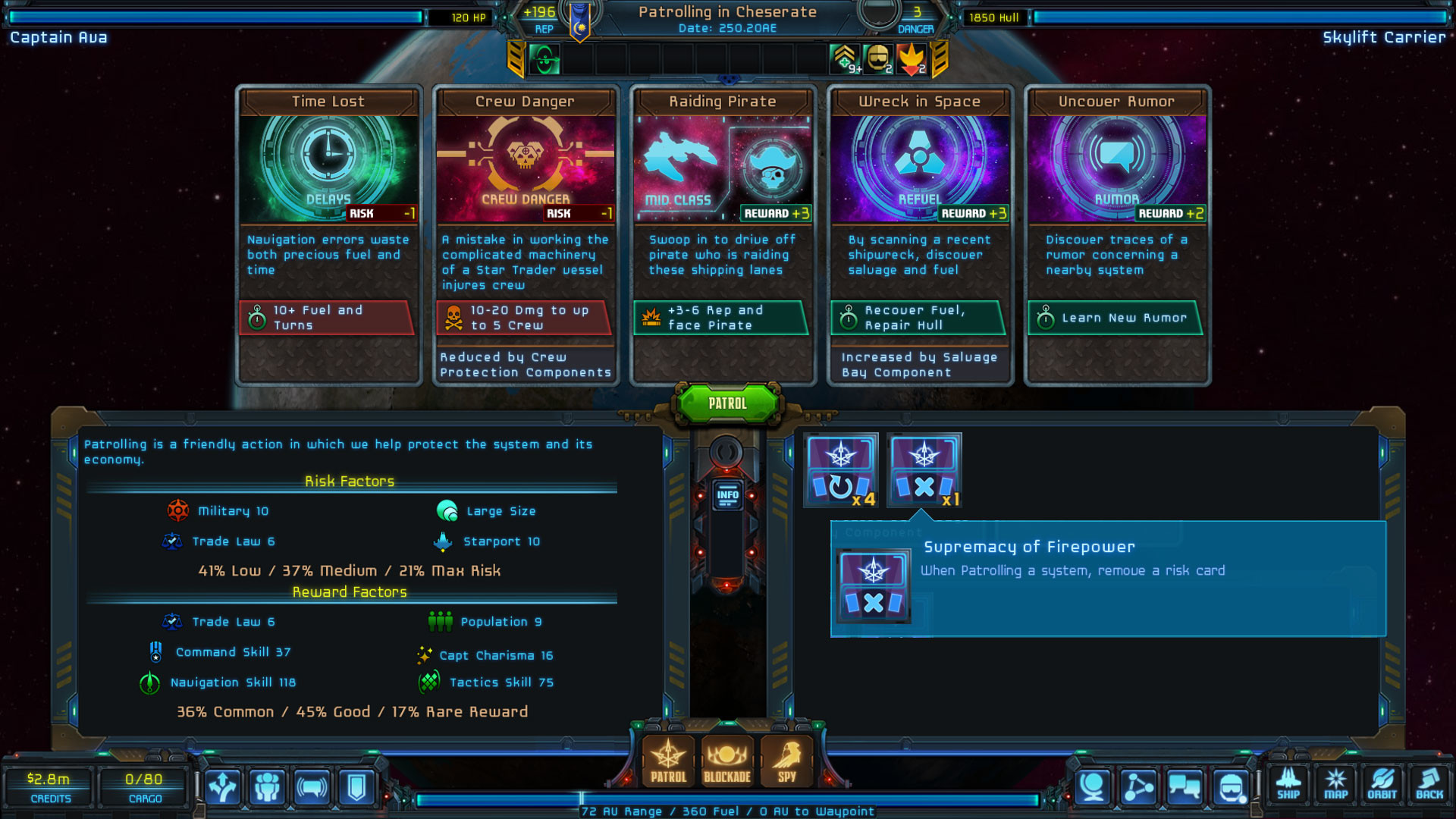Select the Supremacy of Firepower x4 reroll card
The image size is (1456, 819).
(842, 469)
